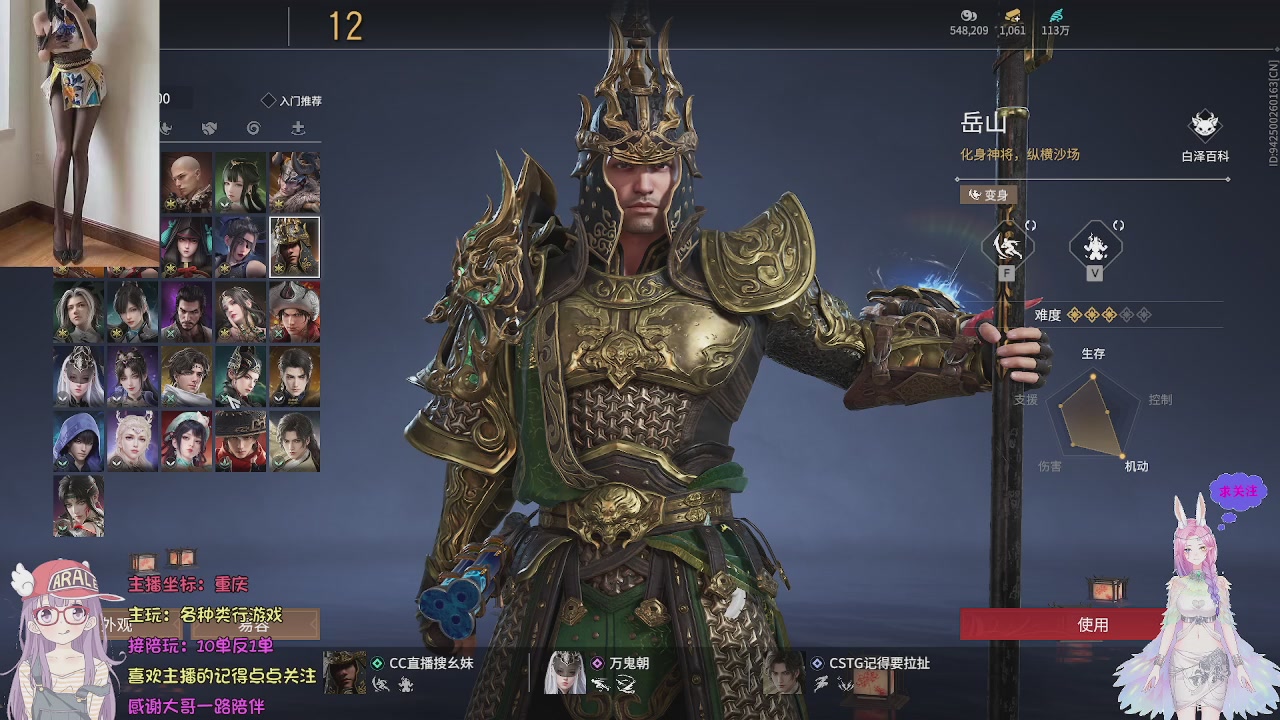Click the spiral filter icon above hero list
The height and width of the screenshot is (720, 1280).
coord(253,128)
